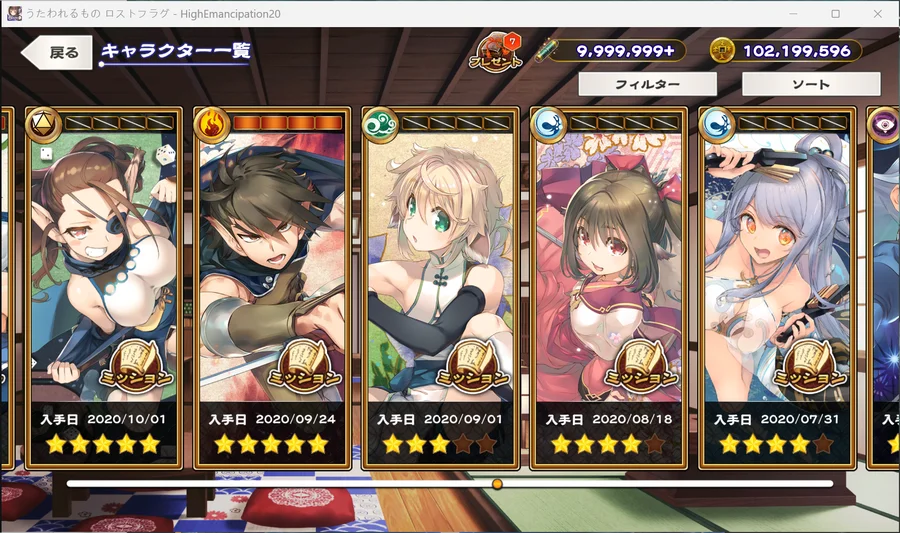This screenshot has width=900, height=533.
Task: Open the ソート sort options
Action: tap(810, 85)
